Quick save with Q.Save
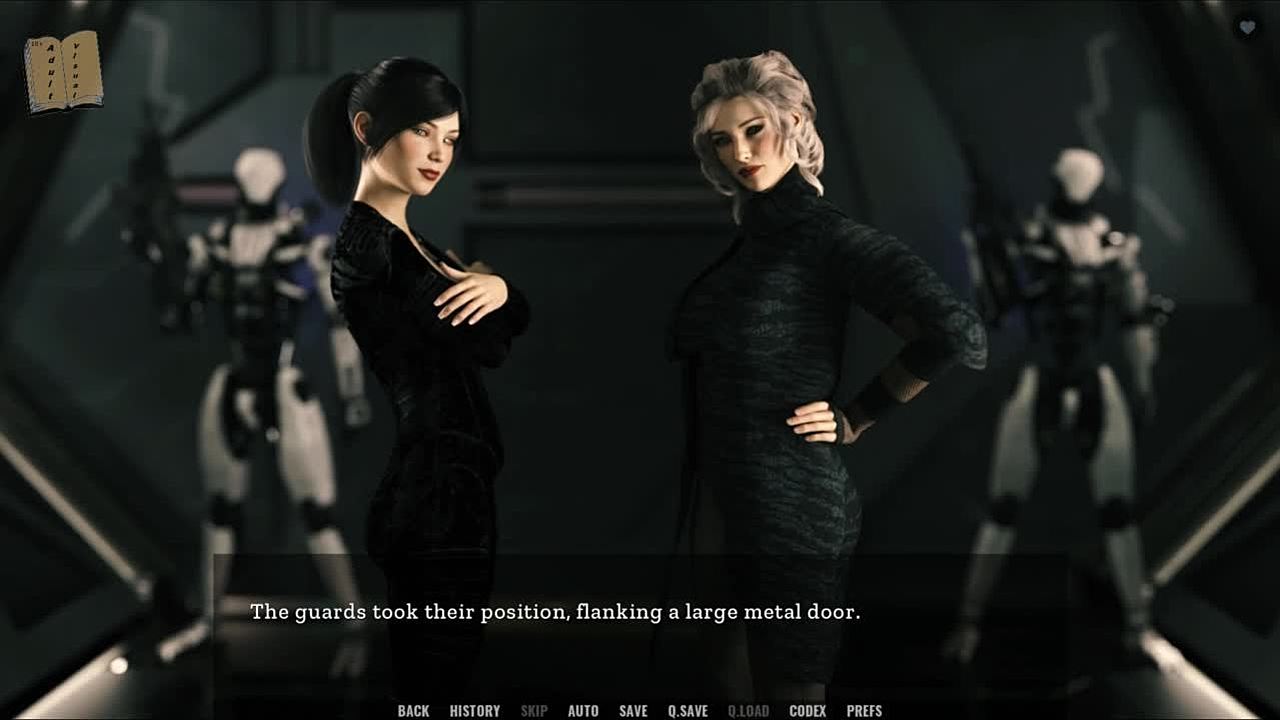The height and width of the screenshot is (720, 1280). coord(687,711)
